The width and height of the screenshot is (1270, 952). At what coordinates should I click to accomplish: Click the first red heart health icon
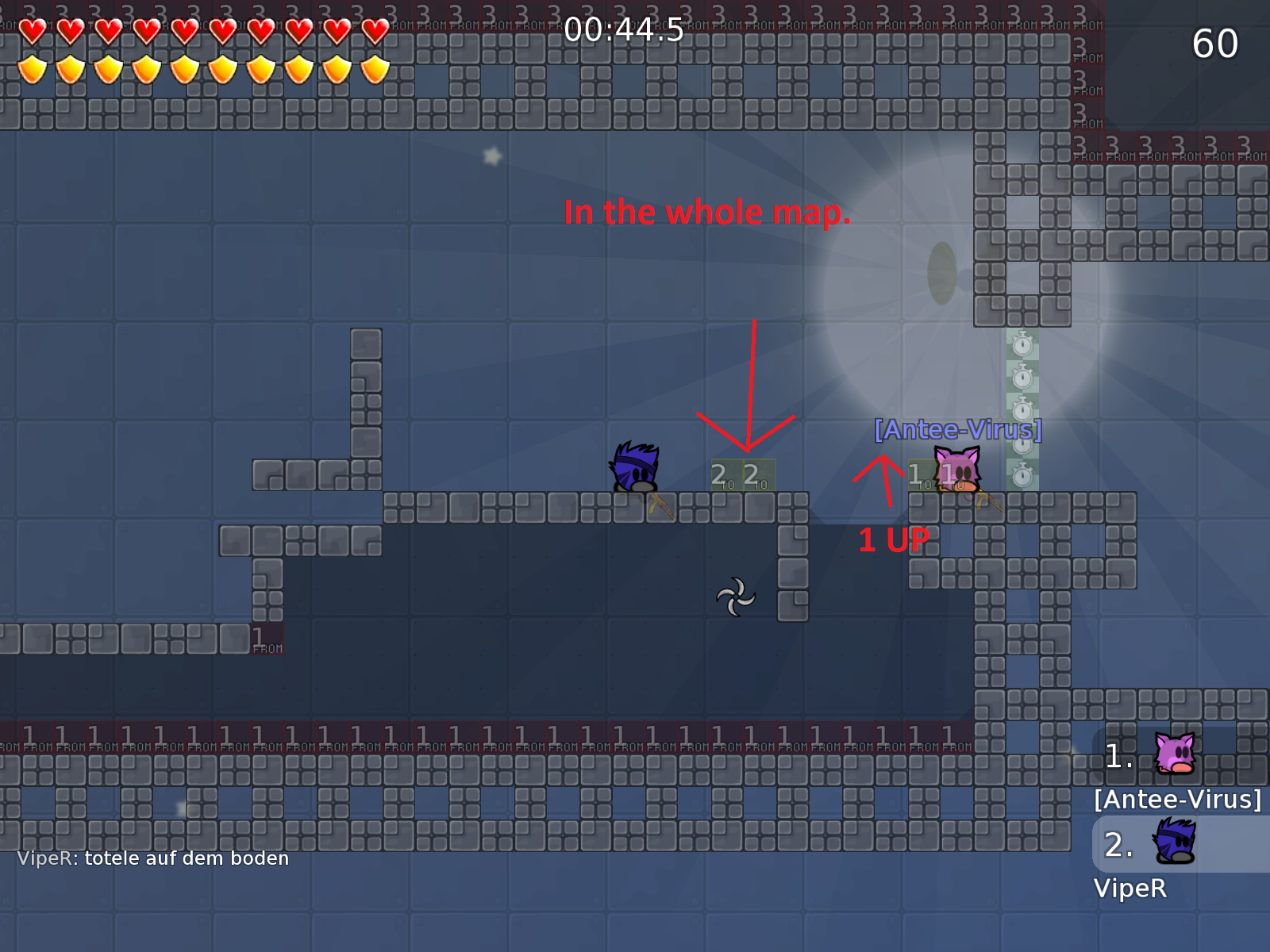pyautogui.click(x=33, y=30)
